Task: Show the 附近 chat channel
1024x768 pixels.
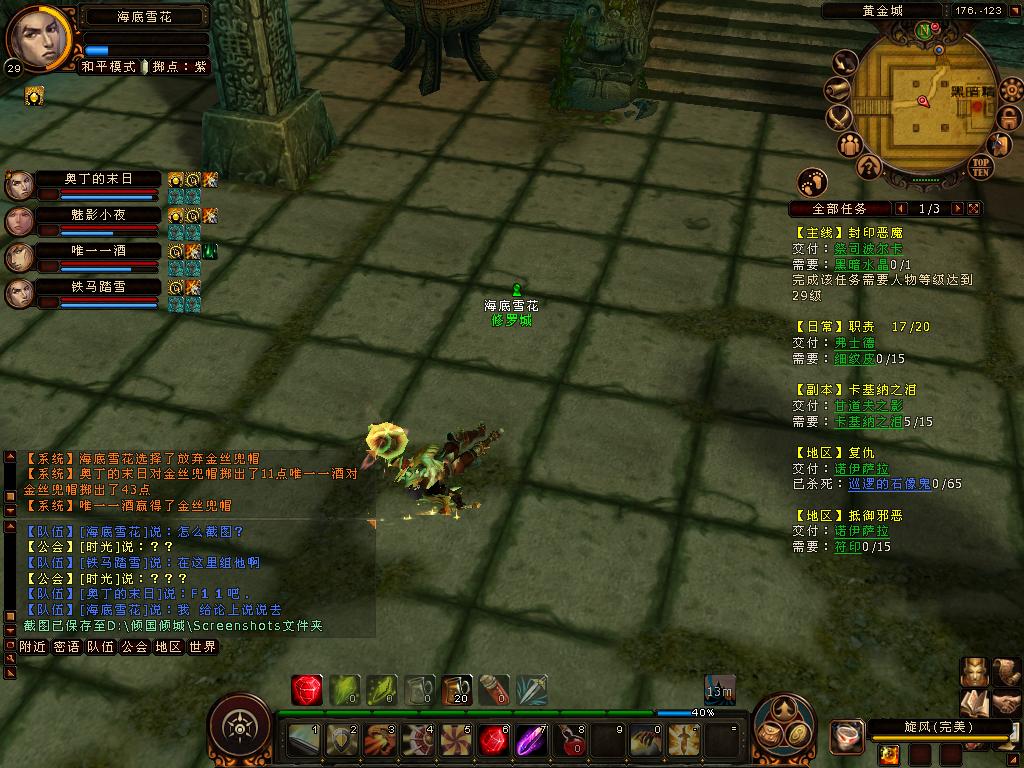Action: pos(33,647)
